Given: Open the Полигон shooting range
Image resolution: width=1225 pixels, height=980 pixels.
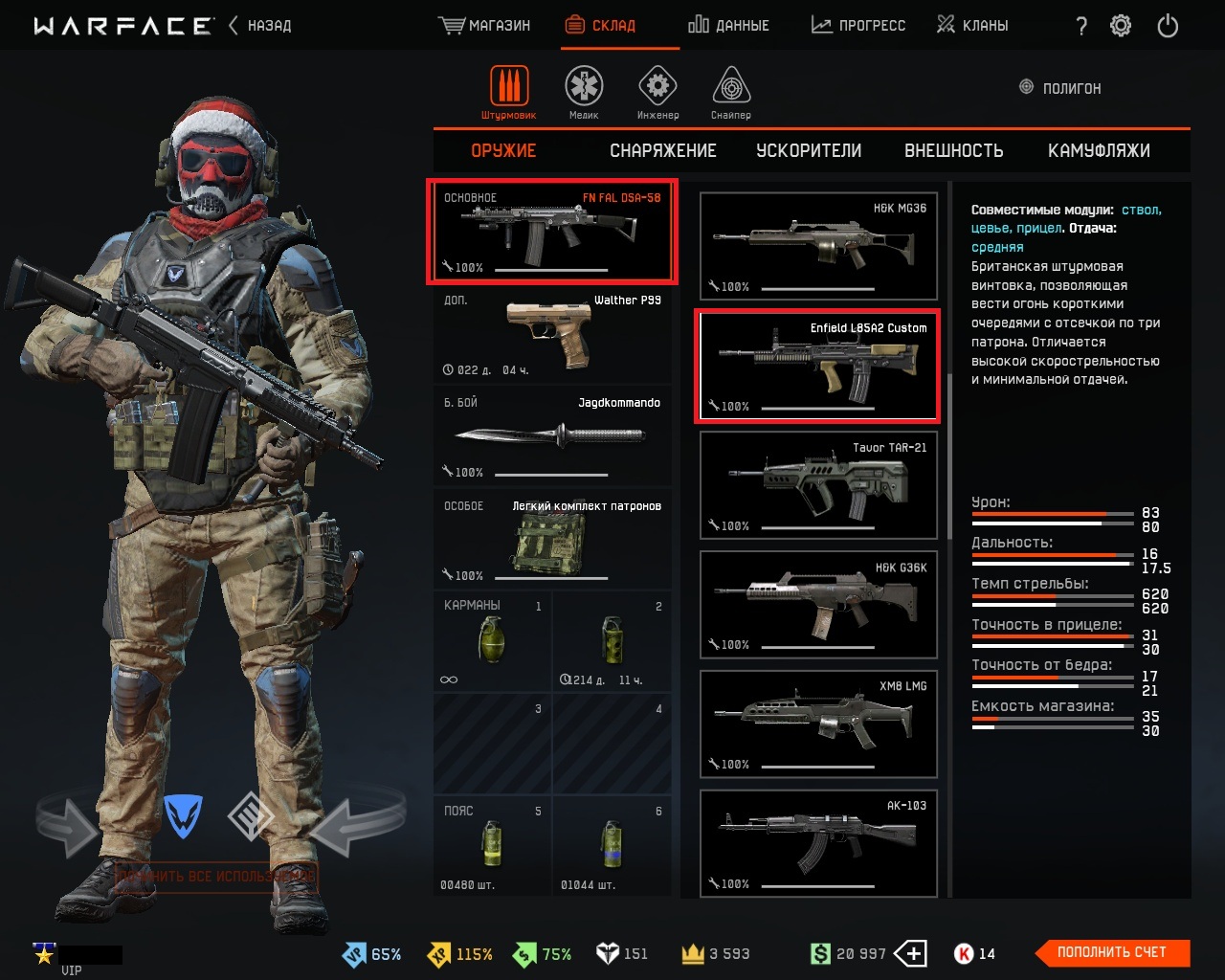Looking at the screenshot, I should [1060, 88].
